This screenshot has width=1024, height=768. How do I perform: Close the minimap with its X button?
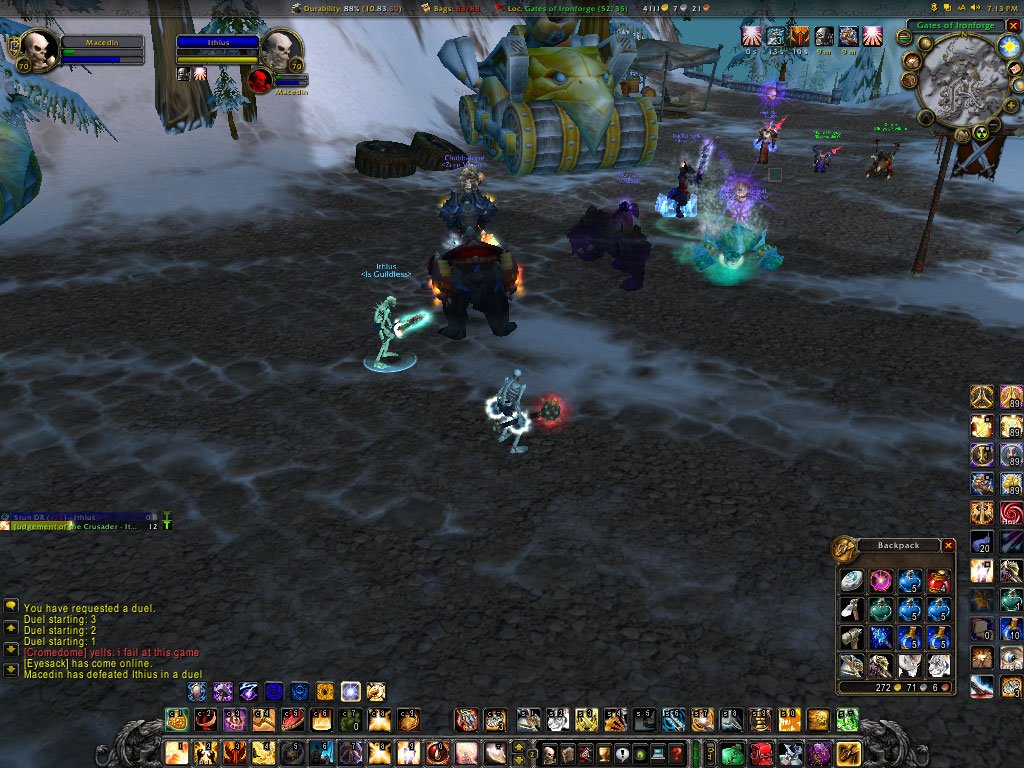(x=1013, y=26)
